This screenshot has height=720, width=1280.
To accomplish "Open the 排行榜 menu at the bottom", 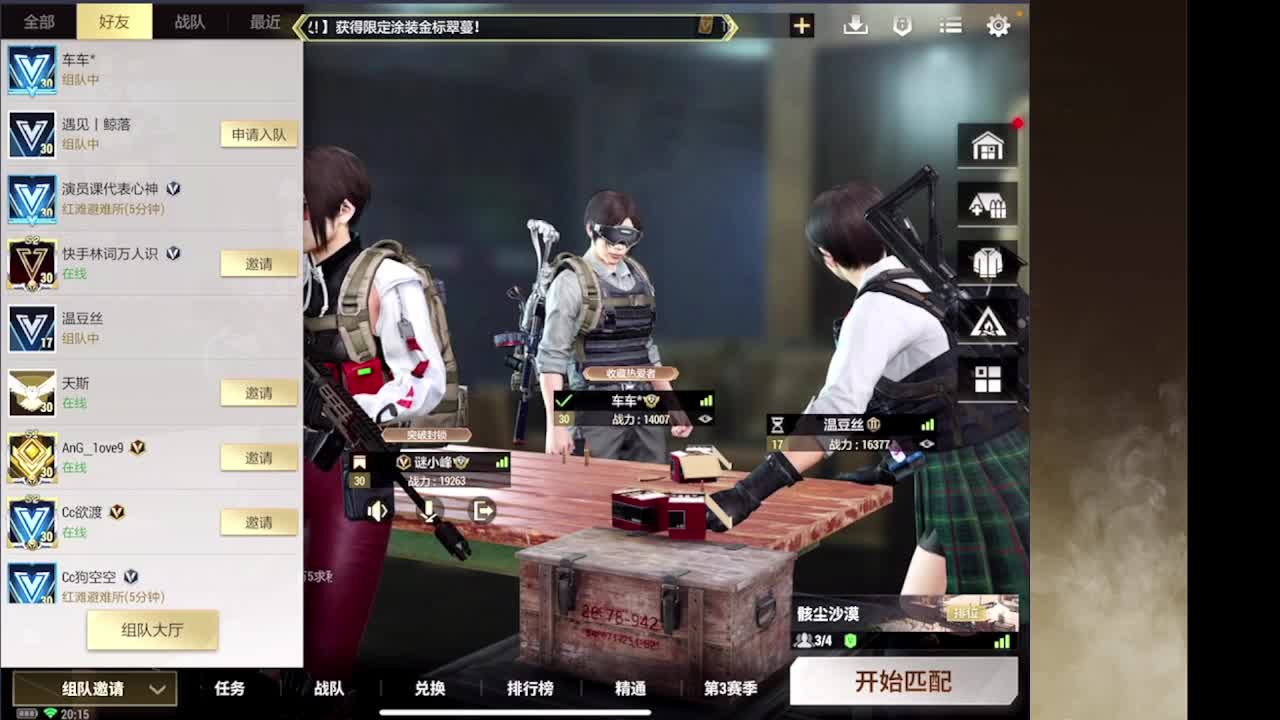I will [x=530, y=689].
